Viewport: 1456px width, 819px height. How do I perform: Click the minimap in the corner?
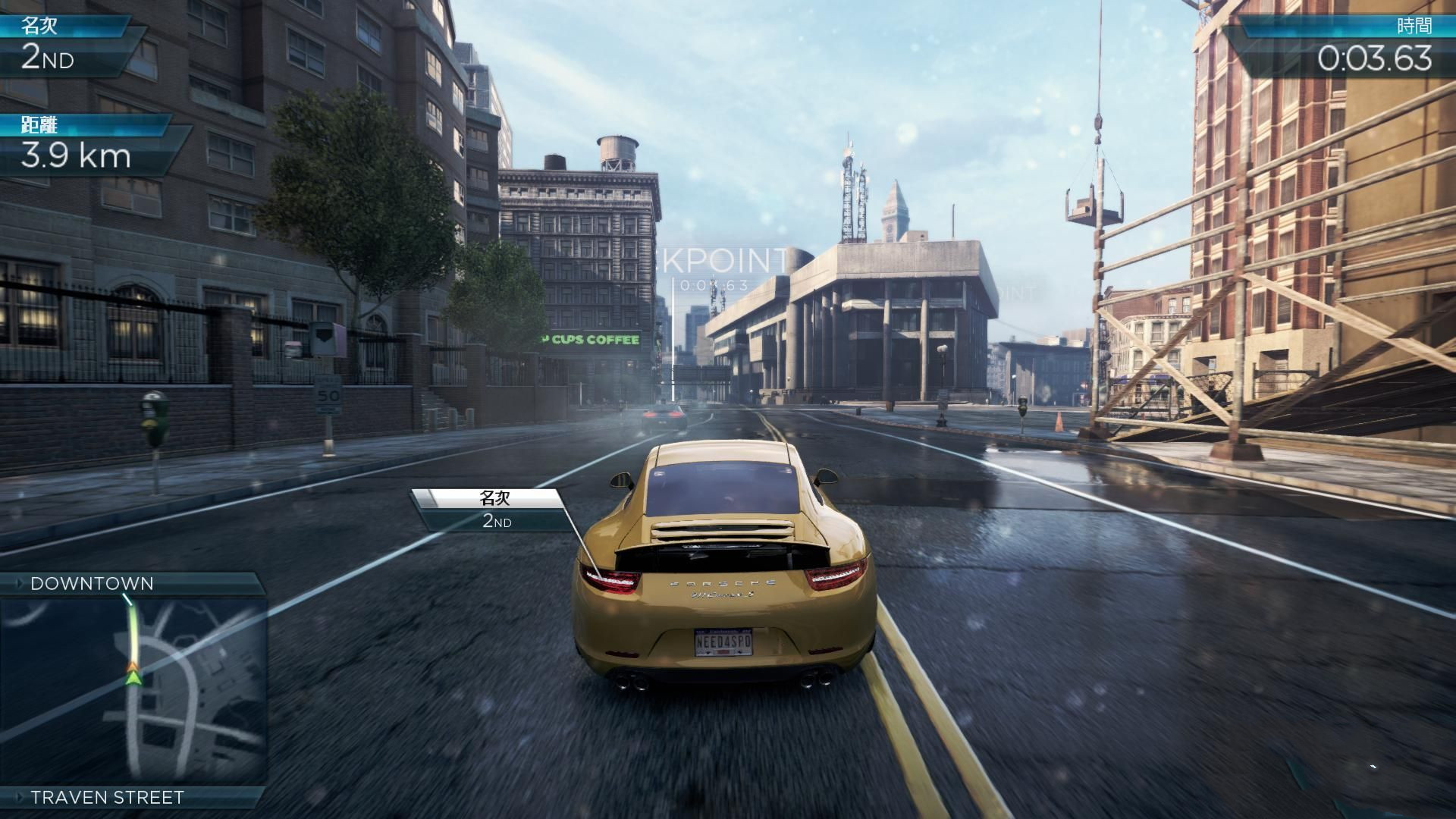(133, 692)
